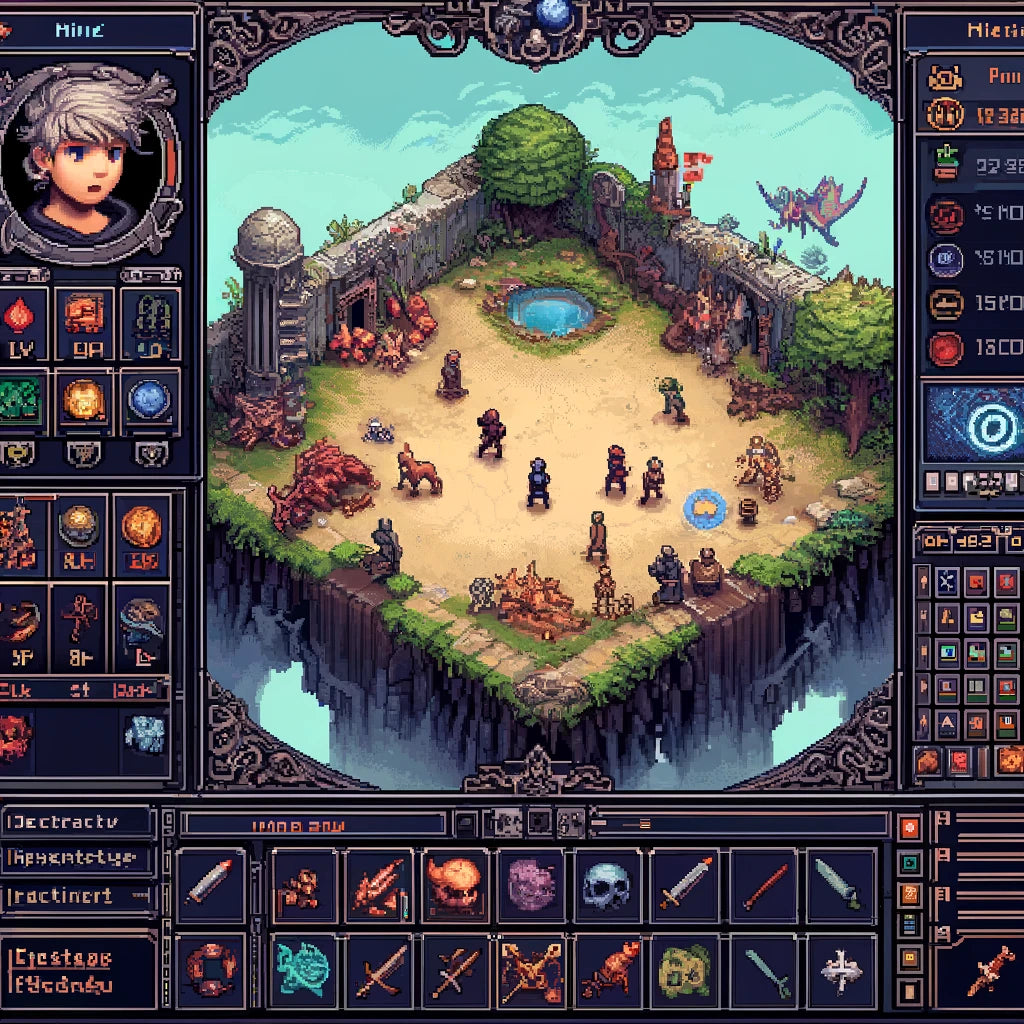This screenshot has width=1024, height=1024.
Task: Select the pale blue crystal item slot
Action: click(x=143, y=734)
